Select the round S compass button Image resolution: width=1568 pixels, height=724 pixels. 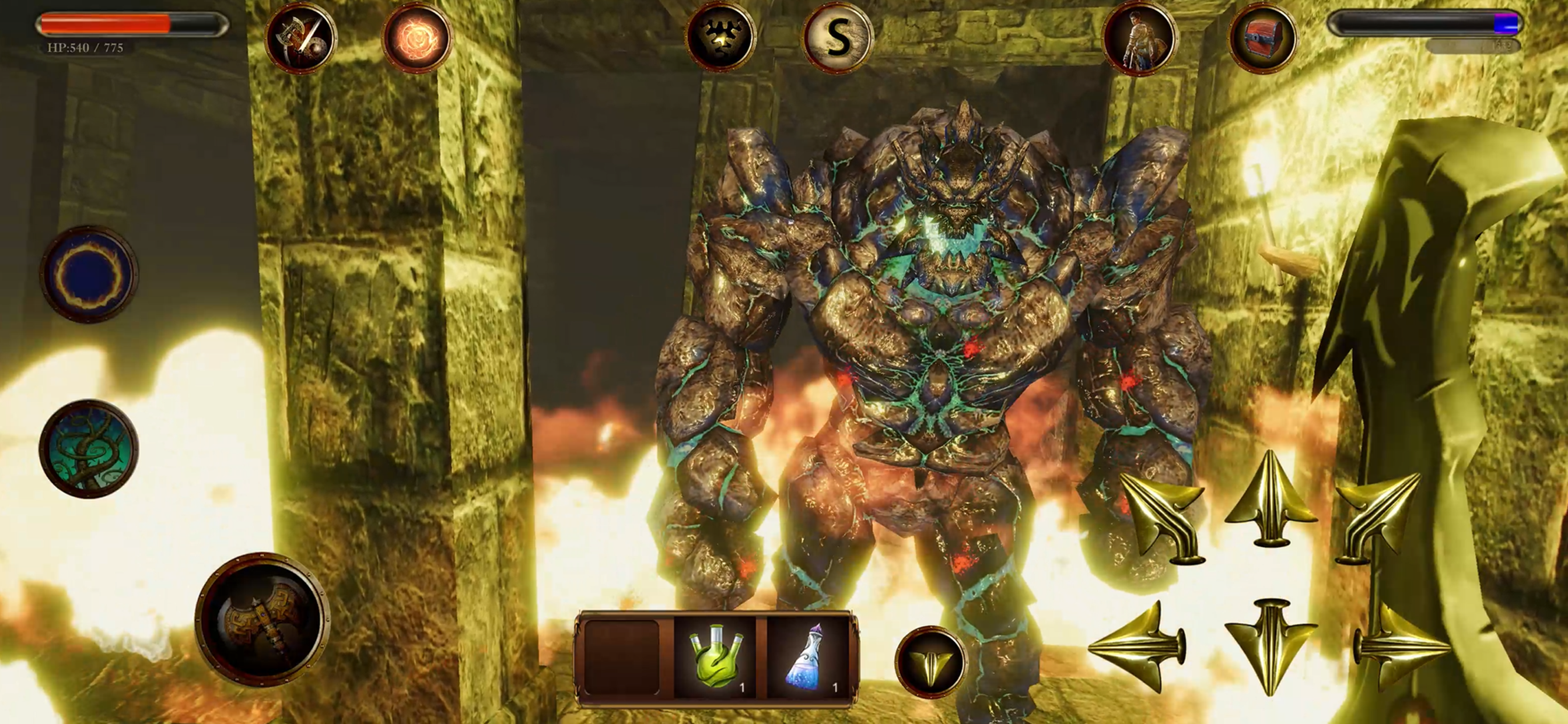pos(838,38)
